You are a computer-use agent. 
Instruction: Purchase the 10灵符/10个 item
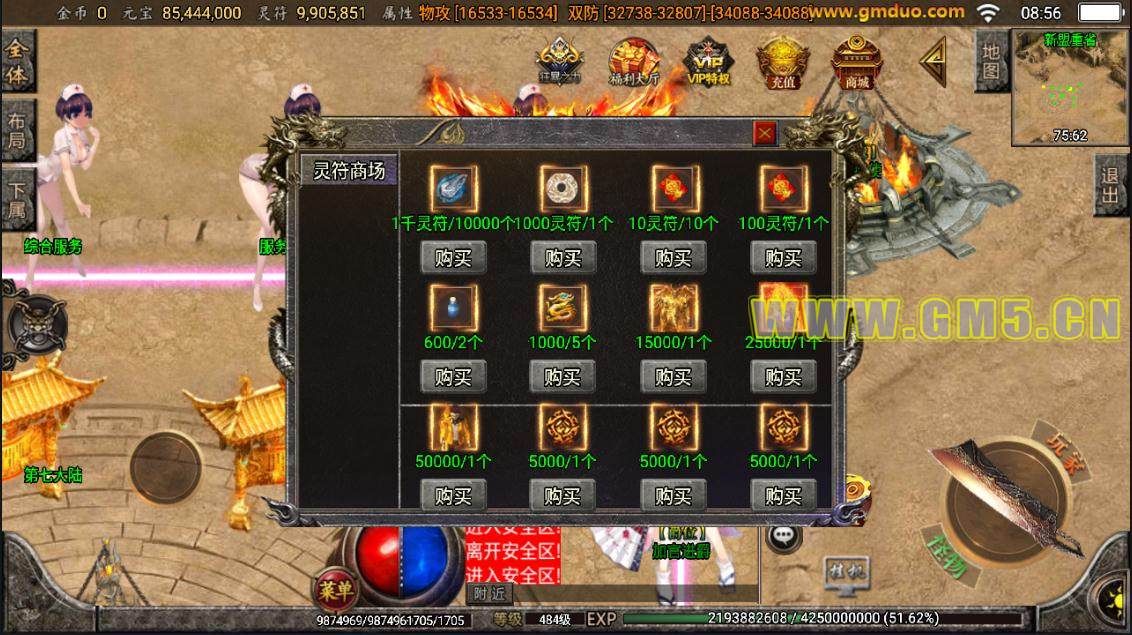[x=673, y=258]
